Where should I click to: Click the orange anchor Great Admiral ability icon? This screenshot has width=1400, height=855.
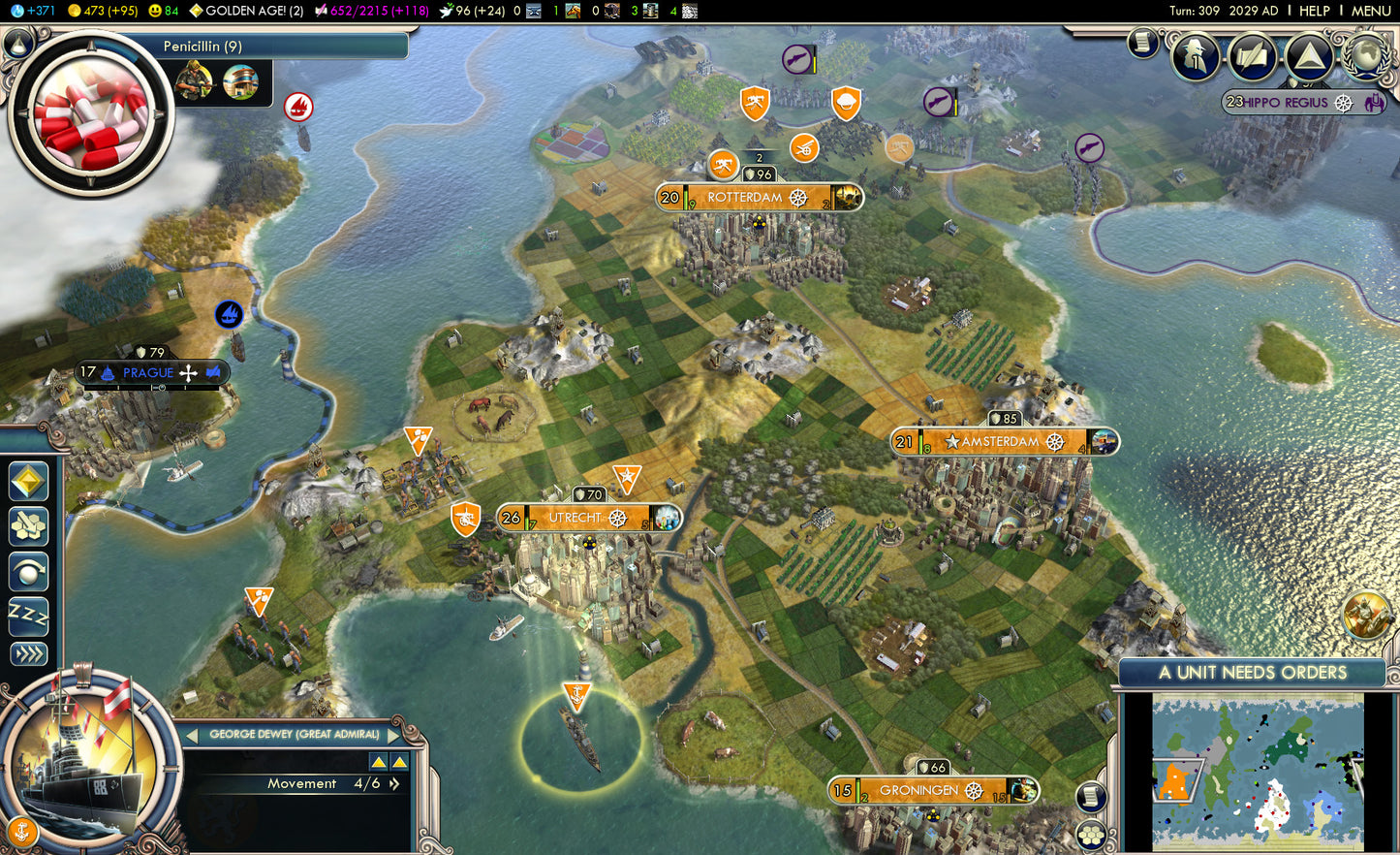tap(23, 831)
